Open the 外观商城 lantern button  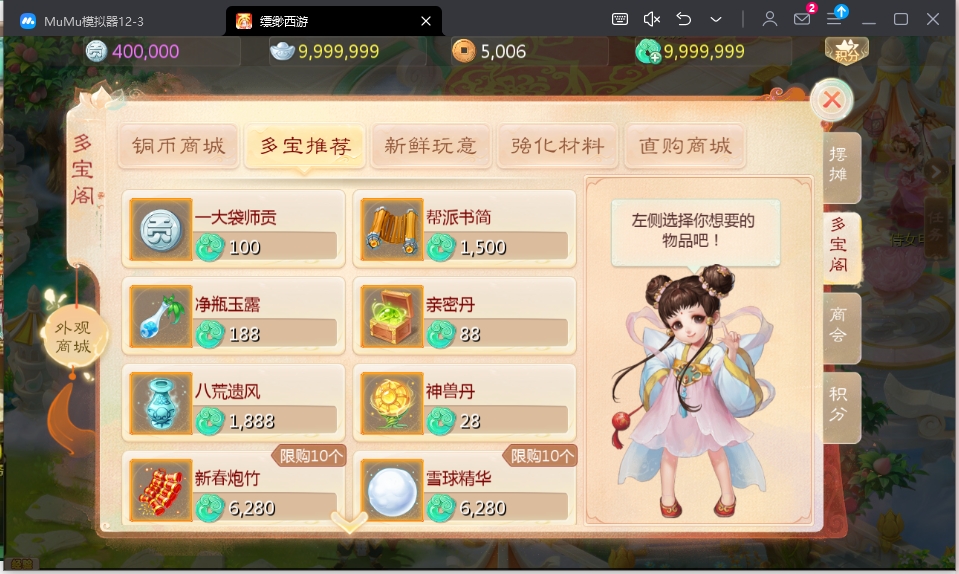coord(74,338)
